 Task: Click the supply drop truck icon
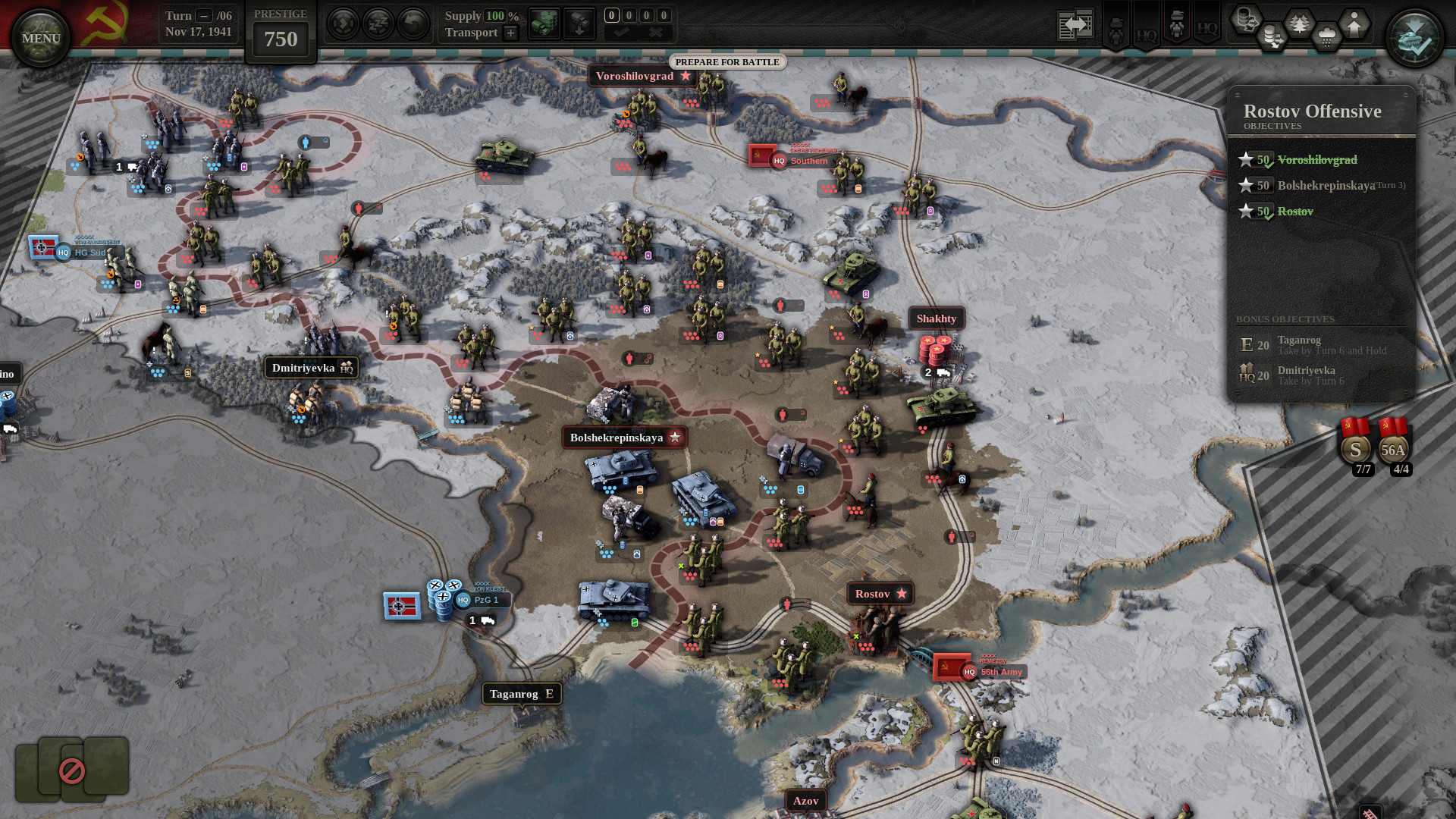(x=579, y=23)
